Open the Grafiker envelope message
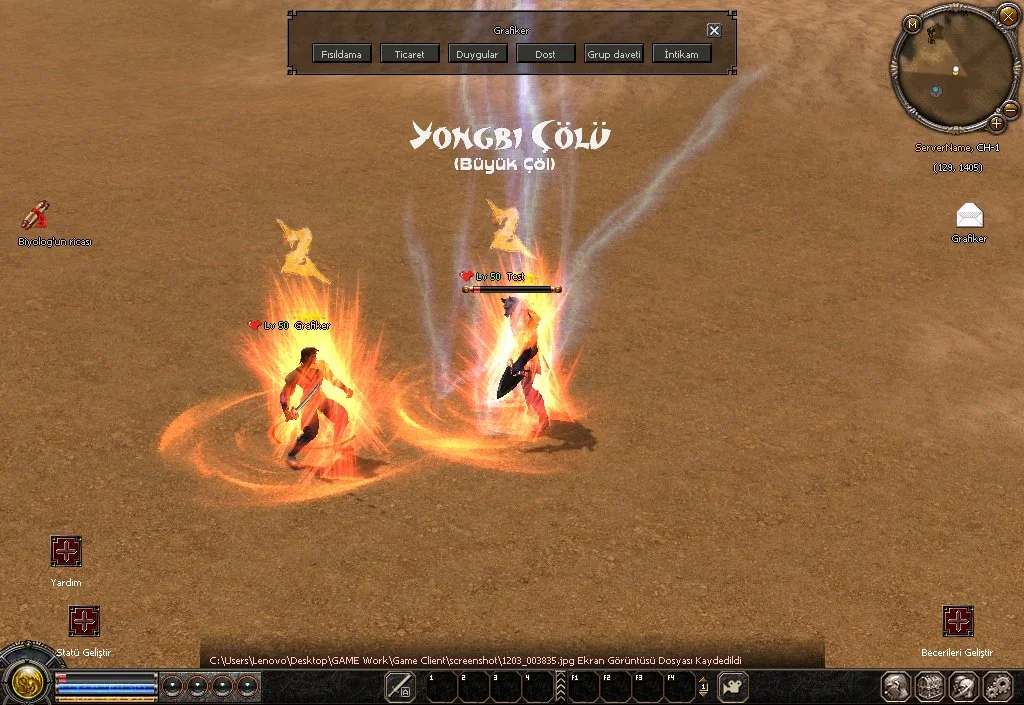Screen dimensions: 1024x705 [x=969, y=215]
